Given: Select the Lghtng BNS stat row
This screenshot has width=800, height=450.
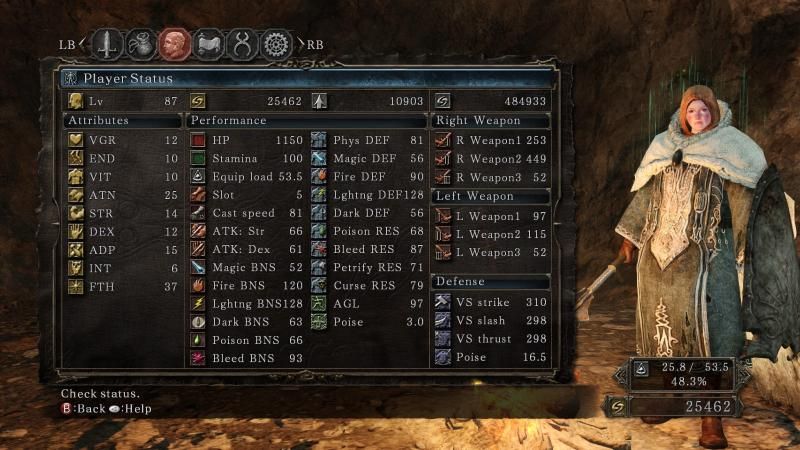Looking at the screenshot, I should (246, 304).
